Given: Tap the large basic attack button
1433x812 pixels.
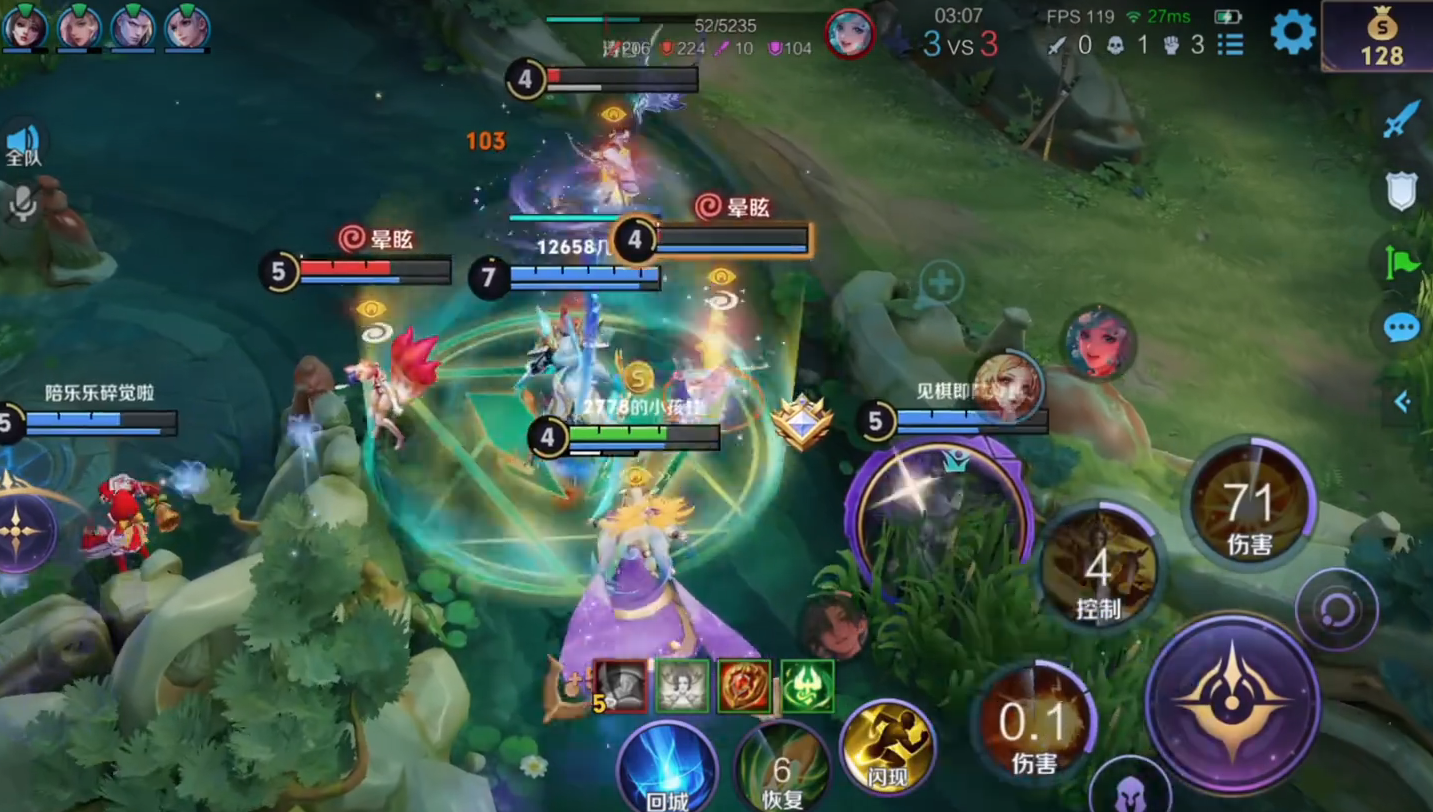Looking at the screenshot, I should [1233, 702].
